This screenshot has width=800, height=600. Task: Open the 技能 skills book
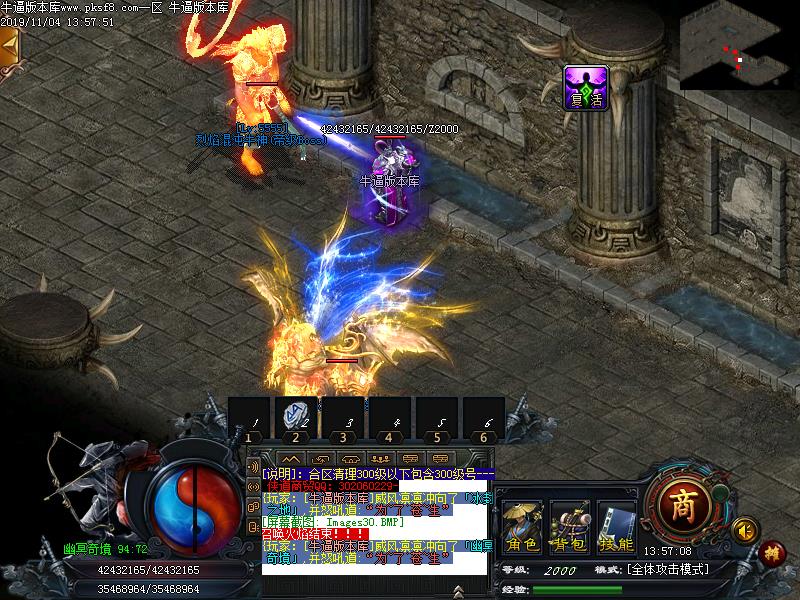coord(617,527)
